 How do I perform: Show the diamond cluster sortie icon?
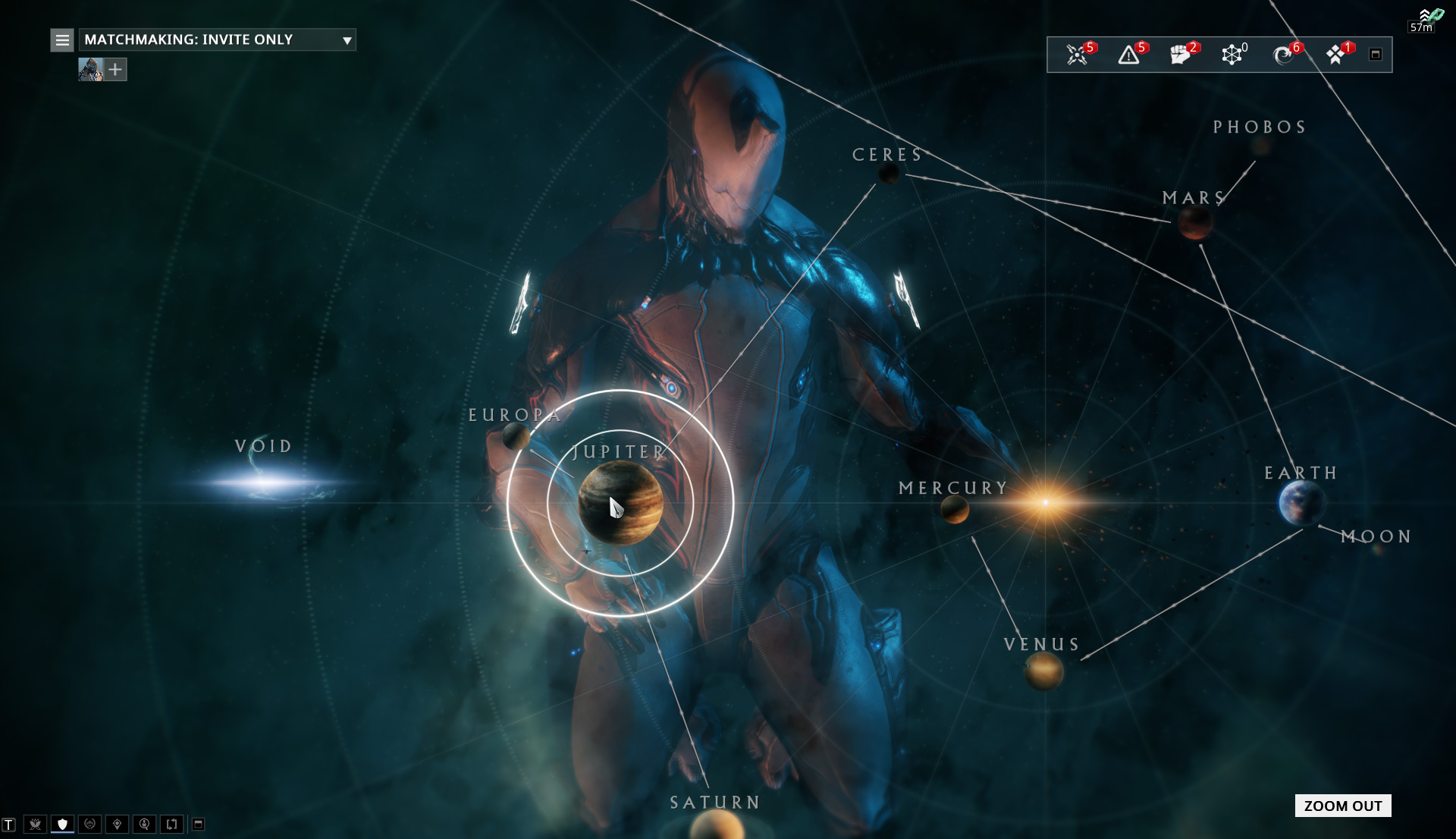[1335, 55]
